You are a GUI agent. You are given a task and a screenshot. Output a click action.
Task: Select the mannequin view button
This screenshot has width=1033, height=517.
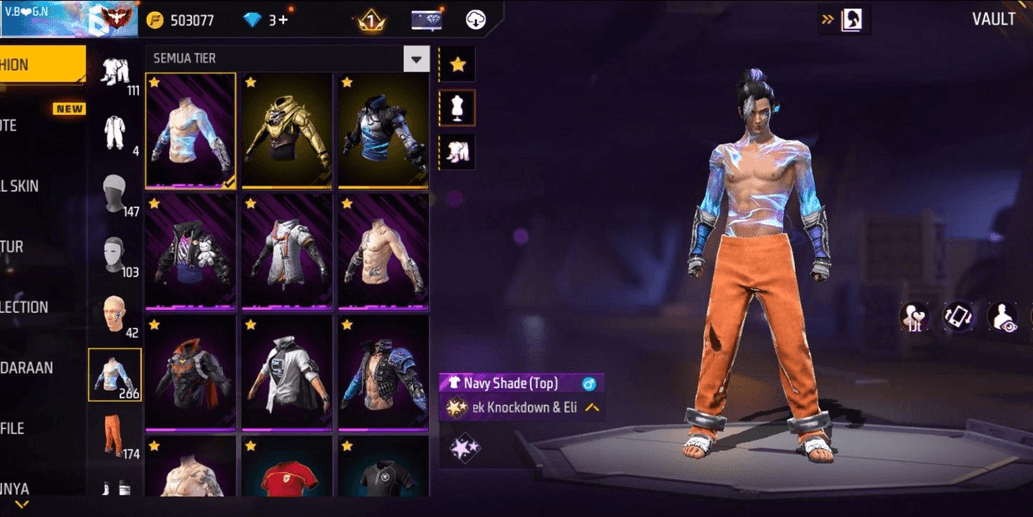pos(457,108)
